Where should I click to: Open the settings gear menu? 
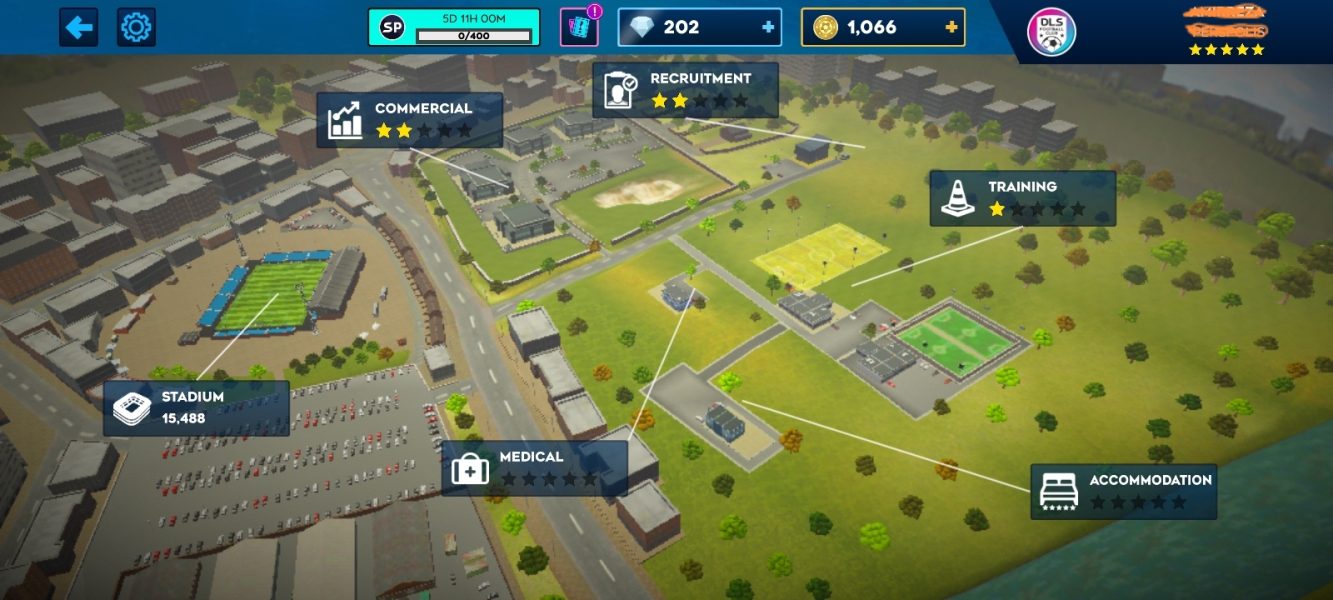coord(136,27)
